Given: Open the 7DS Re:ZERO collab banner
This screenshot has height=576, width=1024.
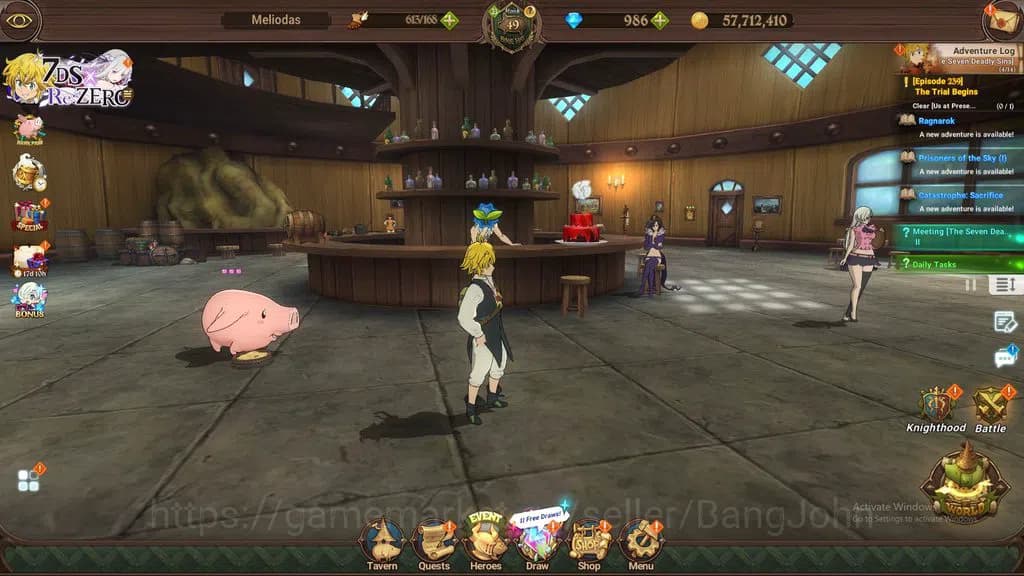Looking at the screenshot, I should click(68, 78).
